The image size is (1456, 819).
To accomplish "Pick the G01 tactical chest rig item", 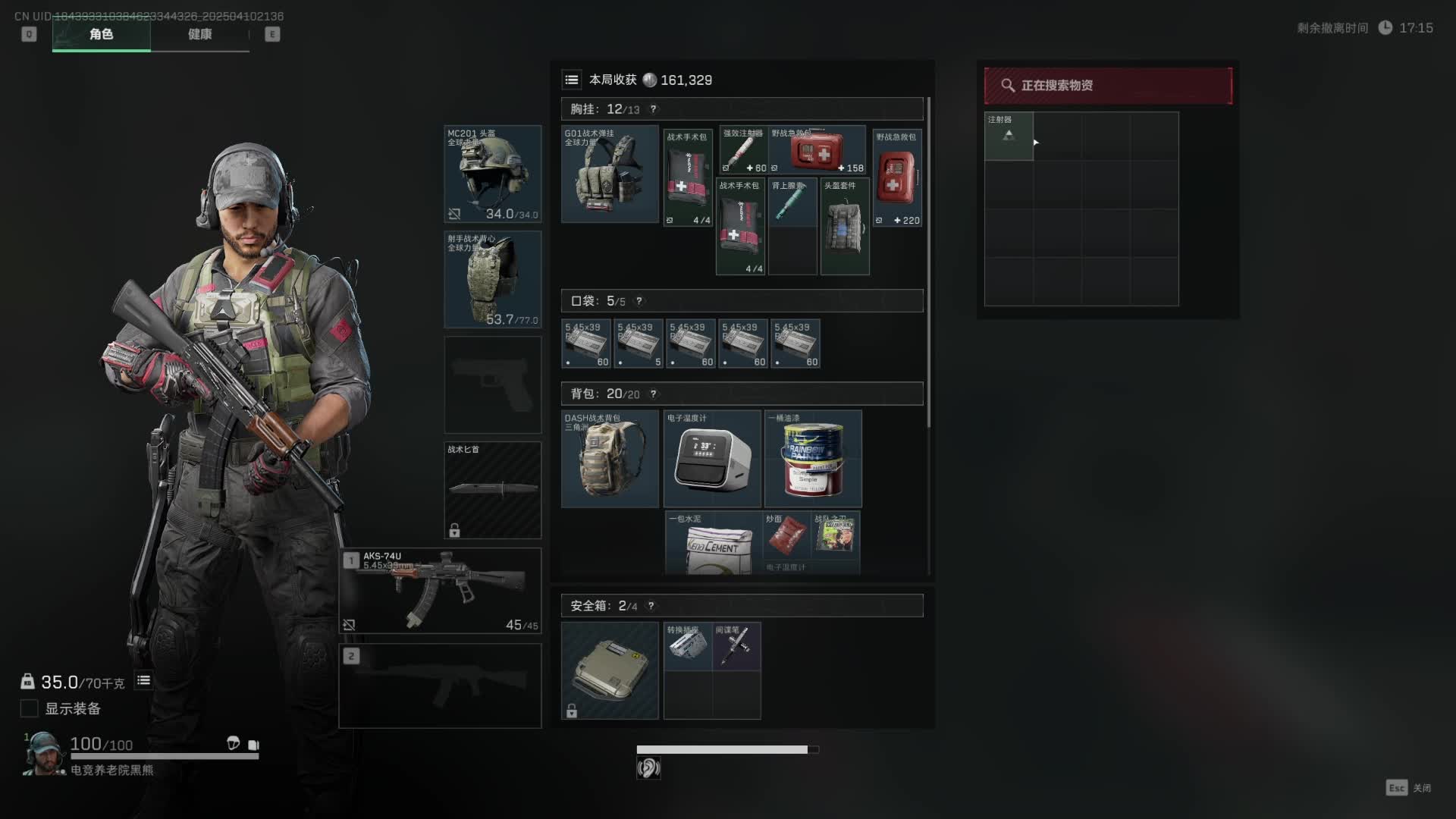I will pyautogui.click(x=610, y=174).
